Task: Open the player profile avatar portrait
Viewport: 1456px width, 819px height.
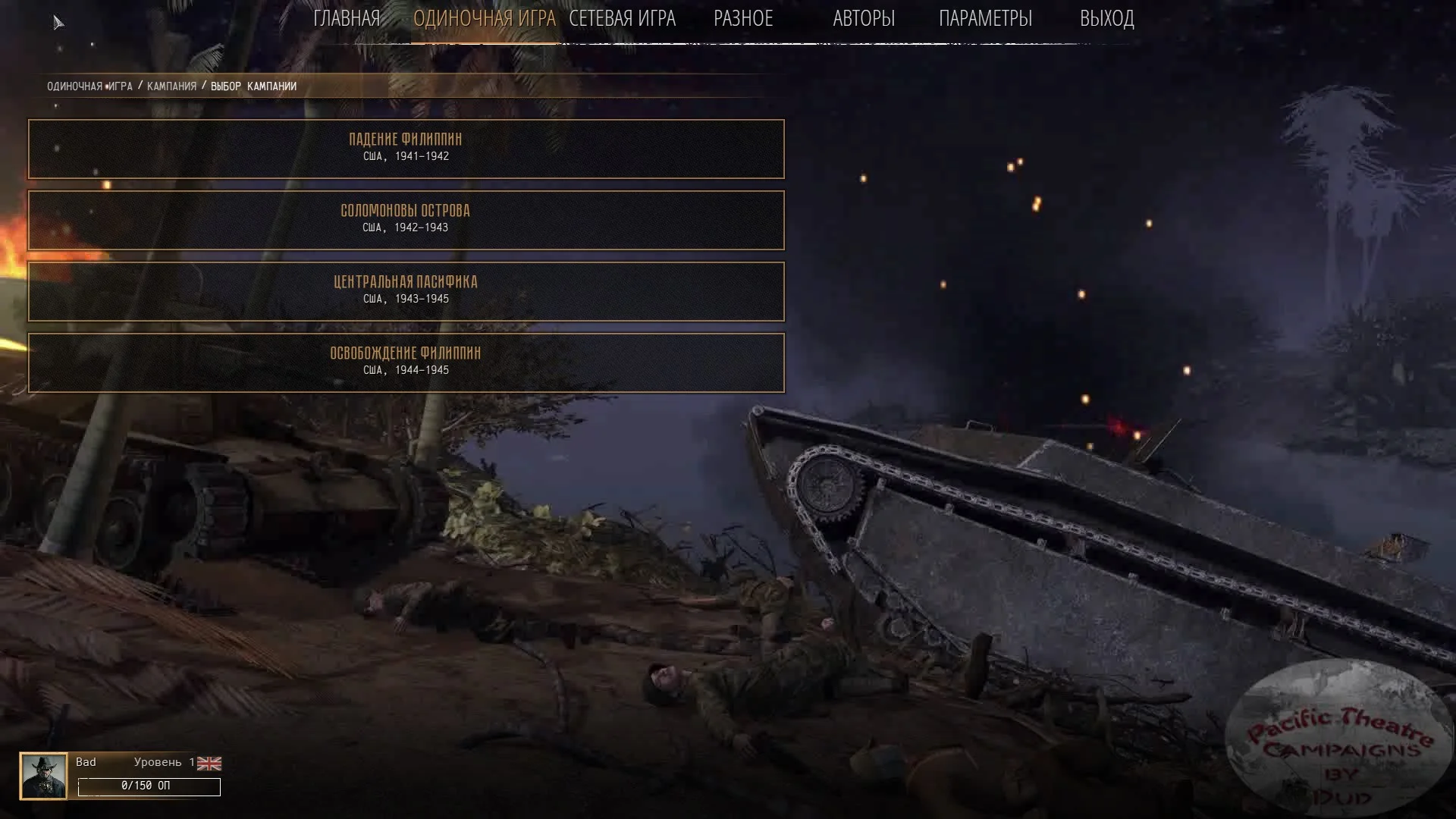Action: 43,776
